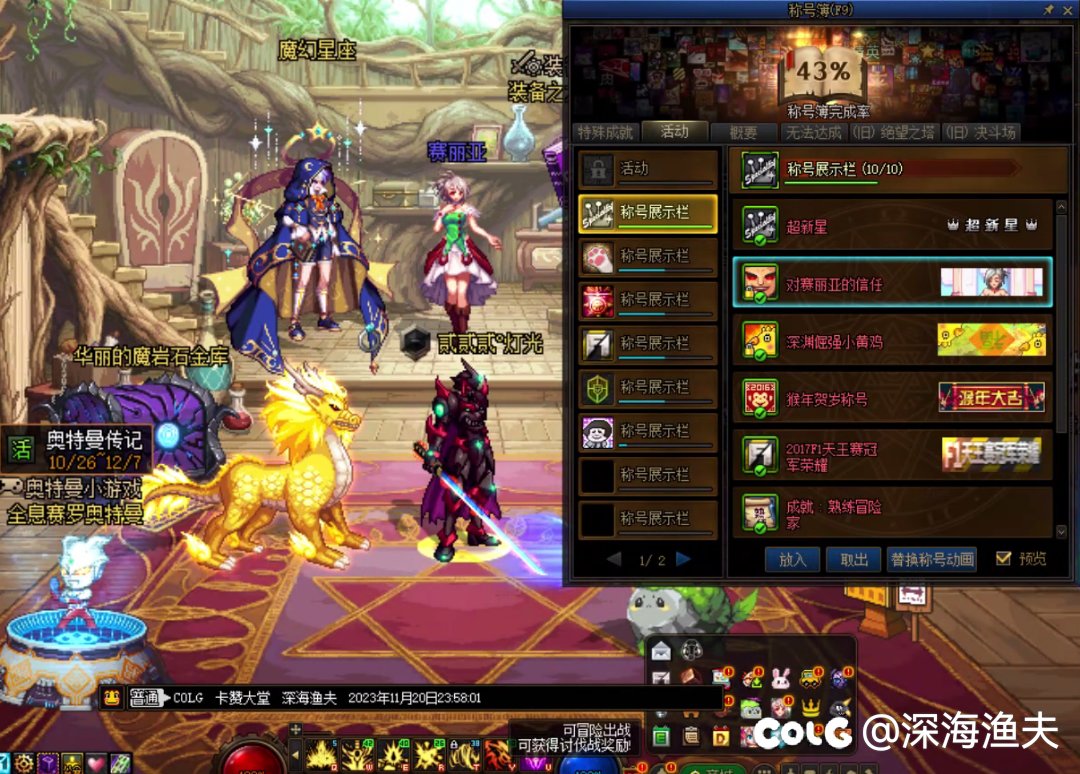Switch to the 特殊成就 tab
The image size is (1080, 774).
(604, 132)
